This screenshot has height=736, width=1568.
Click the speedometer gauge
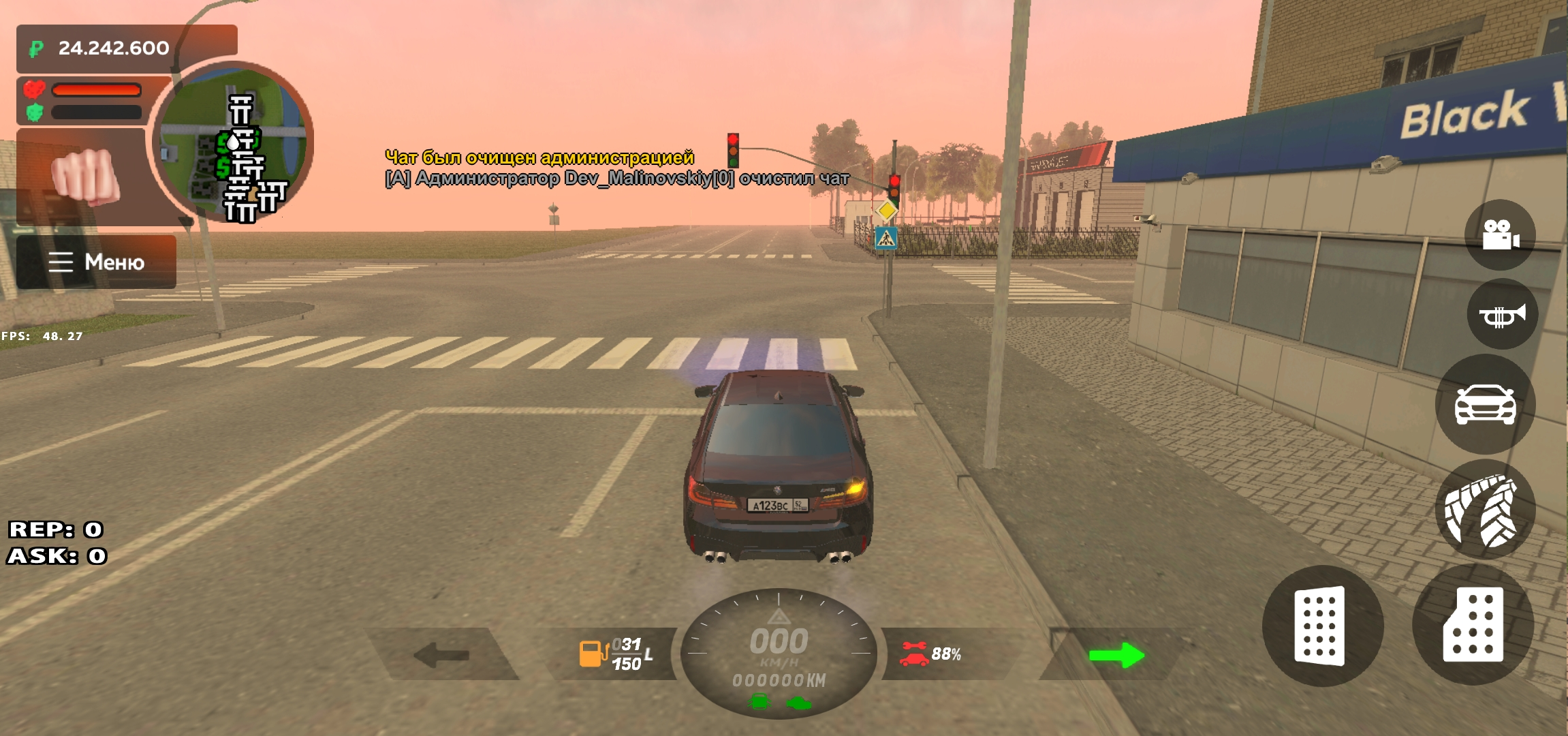779,652
